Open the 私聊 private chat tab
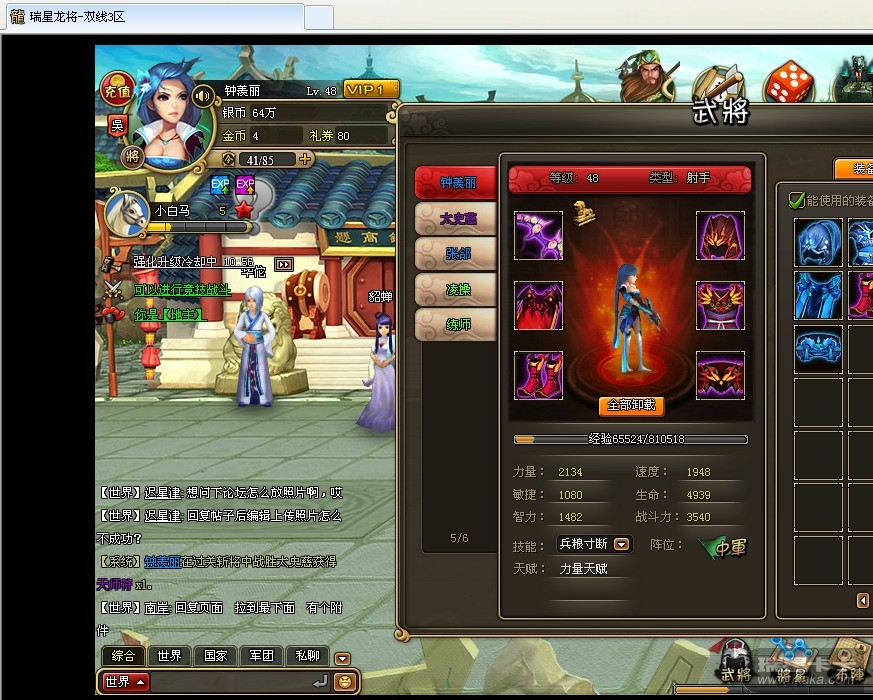 [307, 656]
